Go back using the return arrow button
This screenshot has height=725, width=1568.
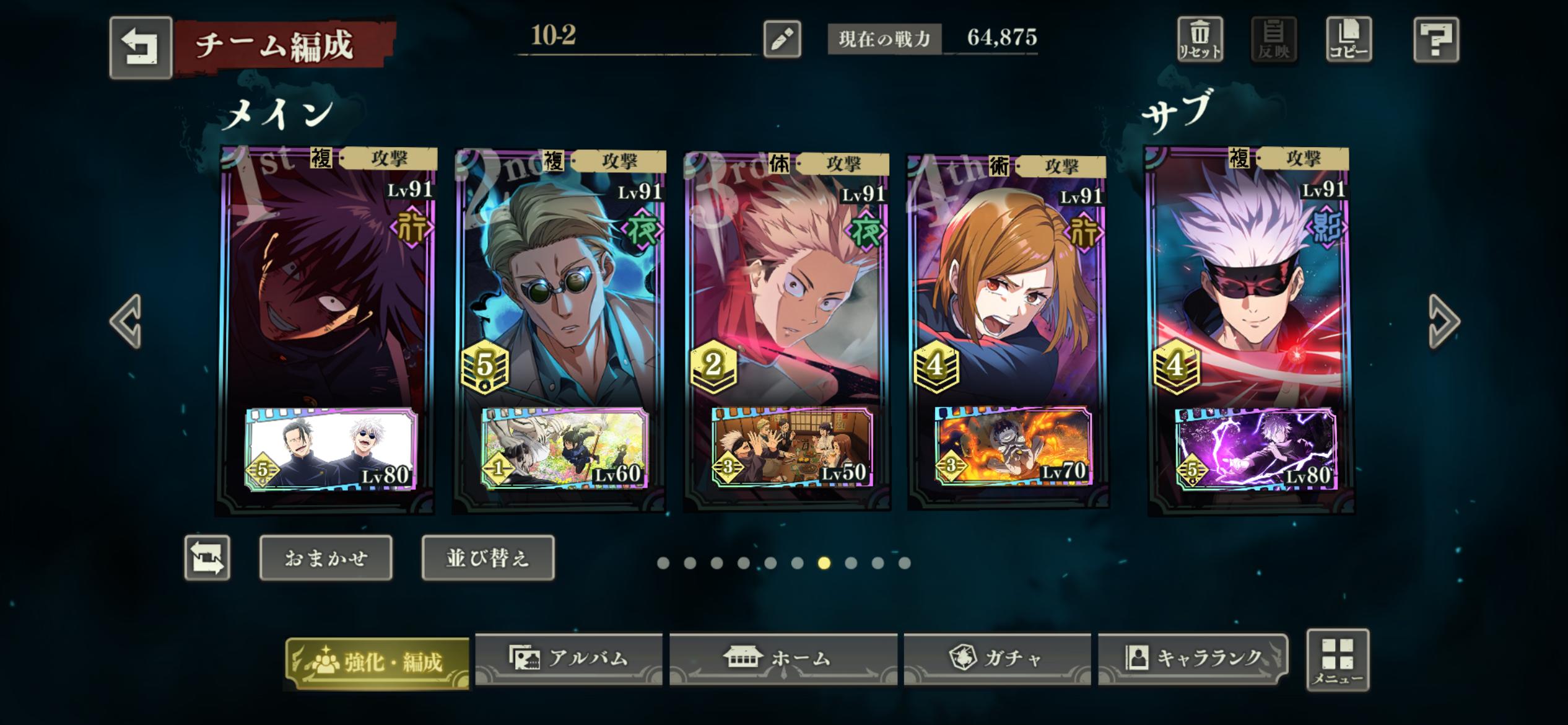141,48
